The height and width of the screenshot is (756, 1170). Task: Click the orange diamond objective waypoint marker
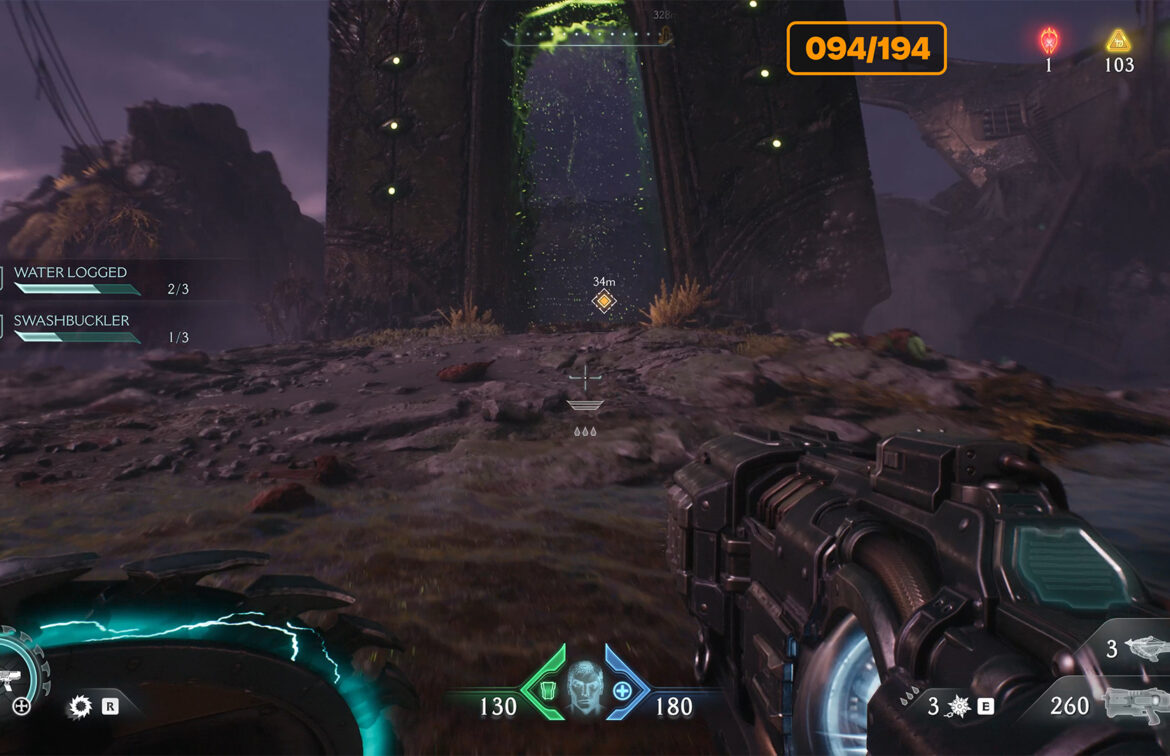click(x=602, y=301)
